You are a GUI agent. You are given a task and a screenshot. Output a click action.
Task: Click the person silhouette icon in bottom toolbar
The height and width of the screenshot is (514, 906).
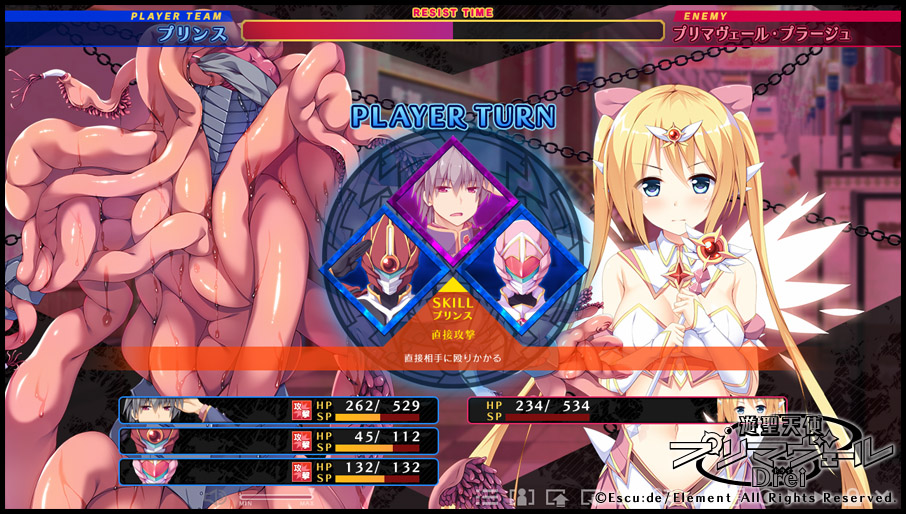coord(520,496)
